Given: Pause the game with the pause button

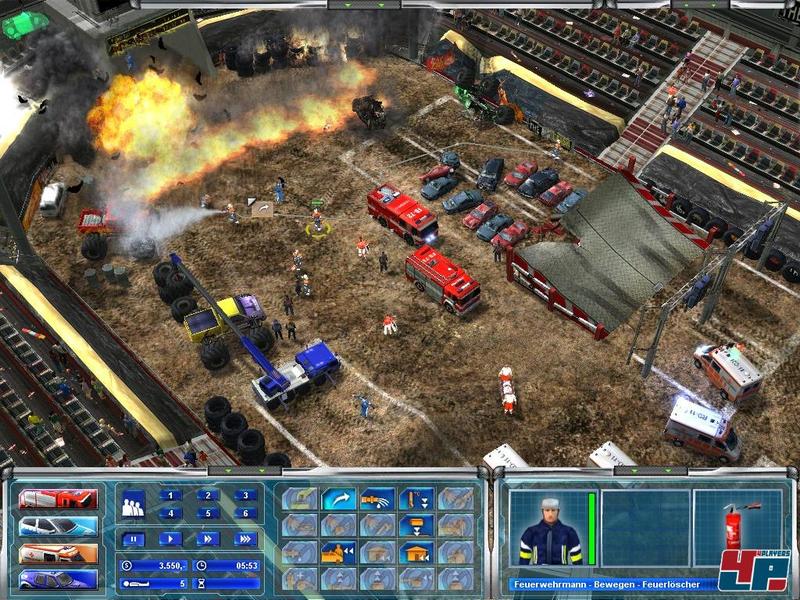Looking at the screenshot, I should point(133,539).
